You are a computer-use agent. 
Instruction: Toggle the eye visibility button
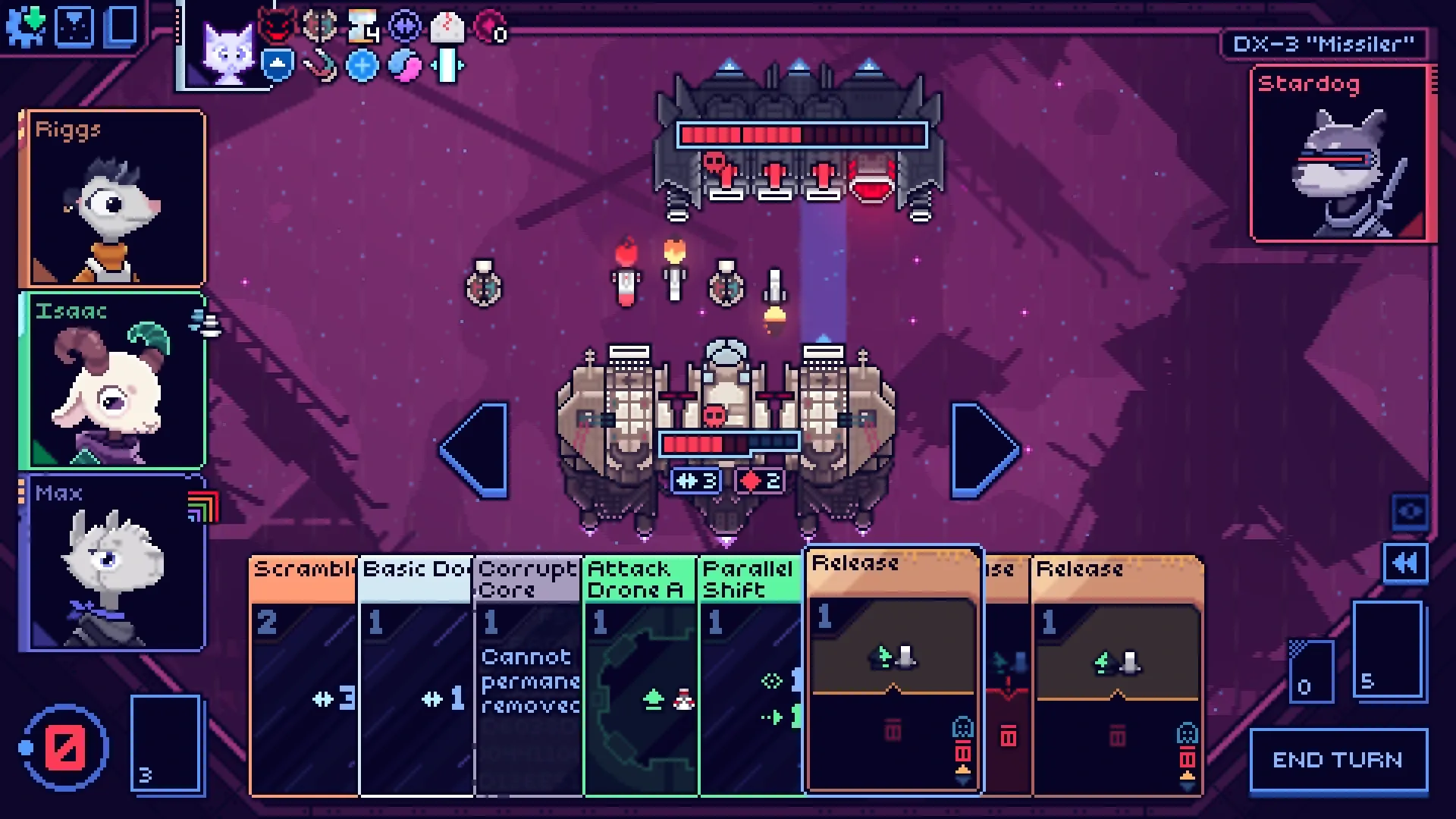1410,512
